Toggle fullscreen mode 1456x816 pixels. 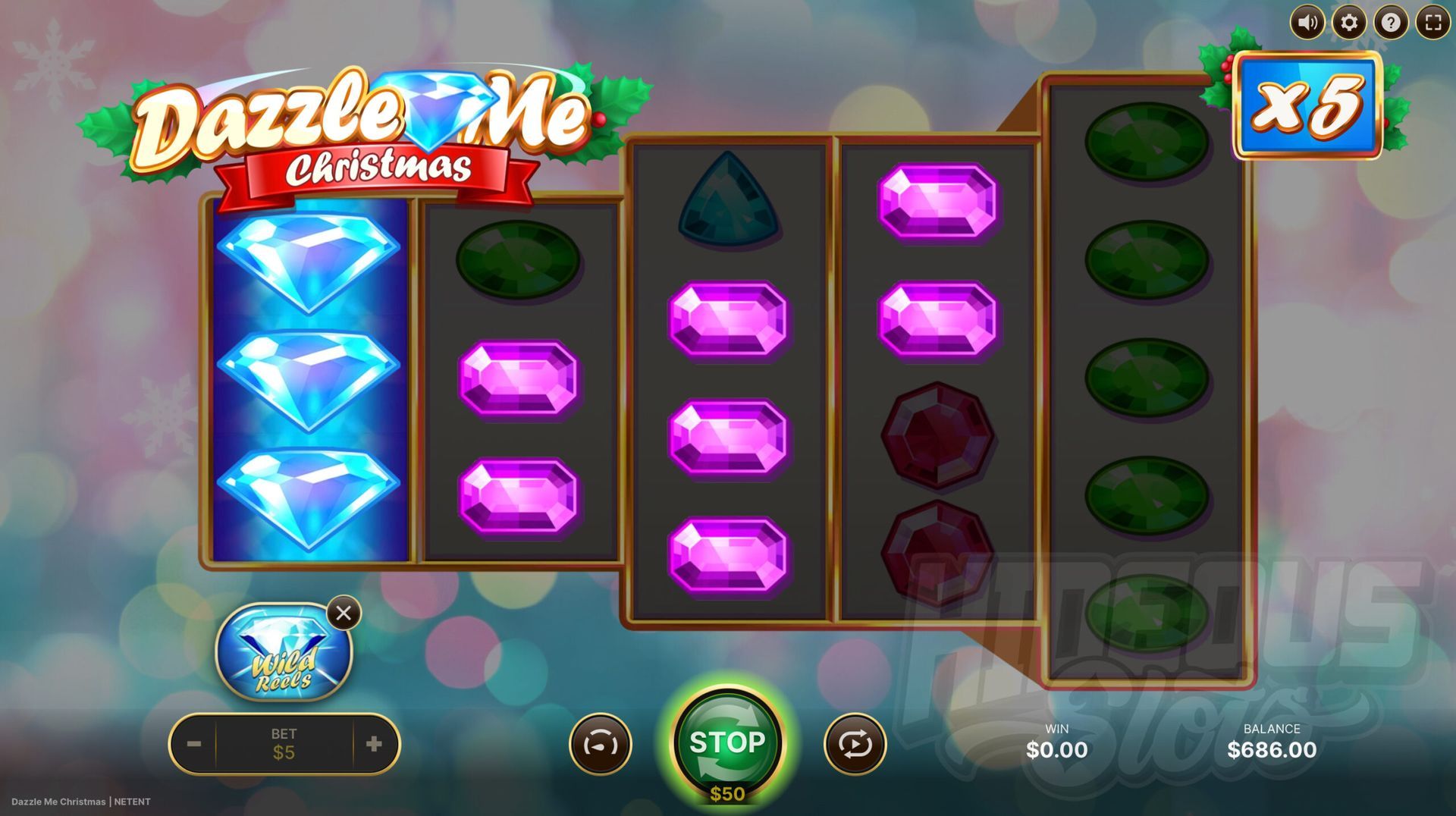coord(1432,23)
